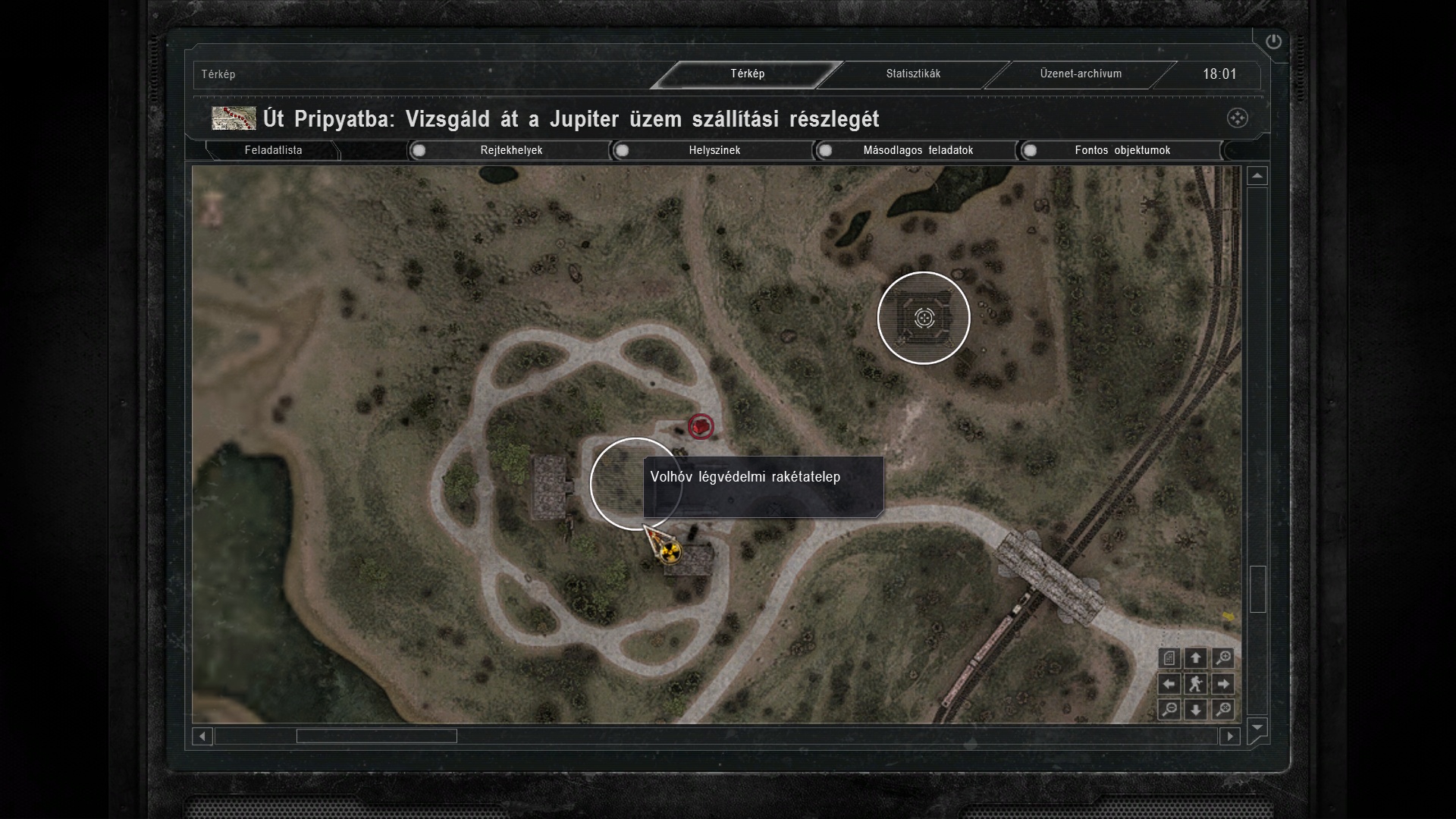This screenshot has width=1456, height=819.
Task: Click the crosshair icon beside the quest title
Action: click(1237, 118)
